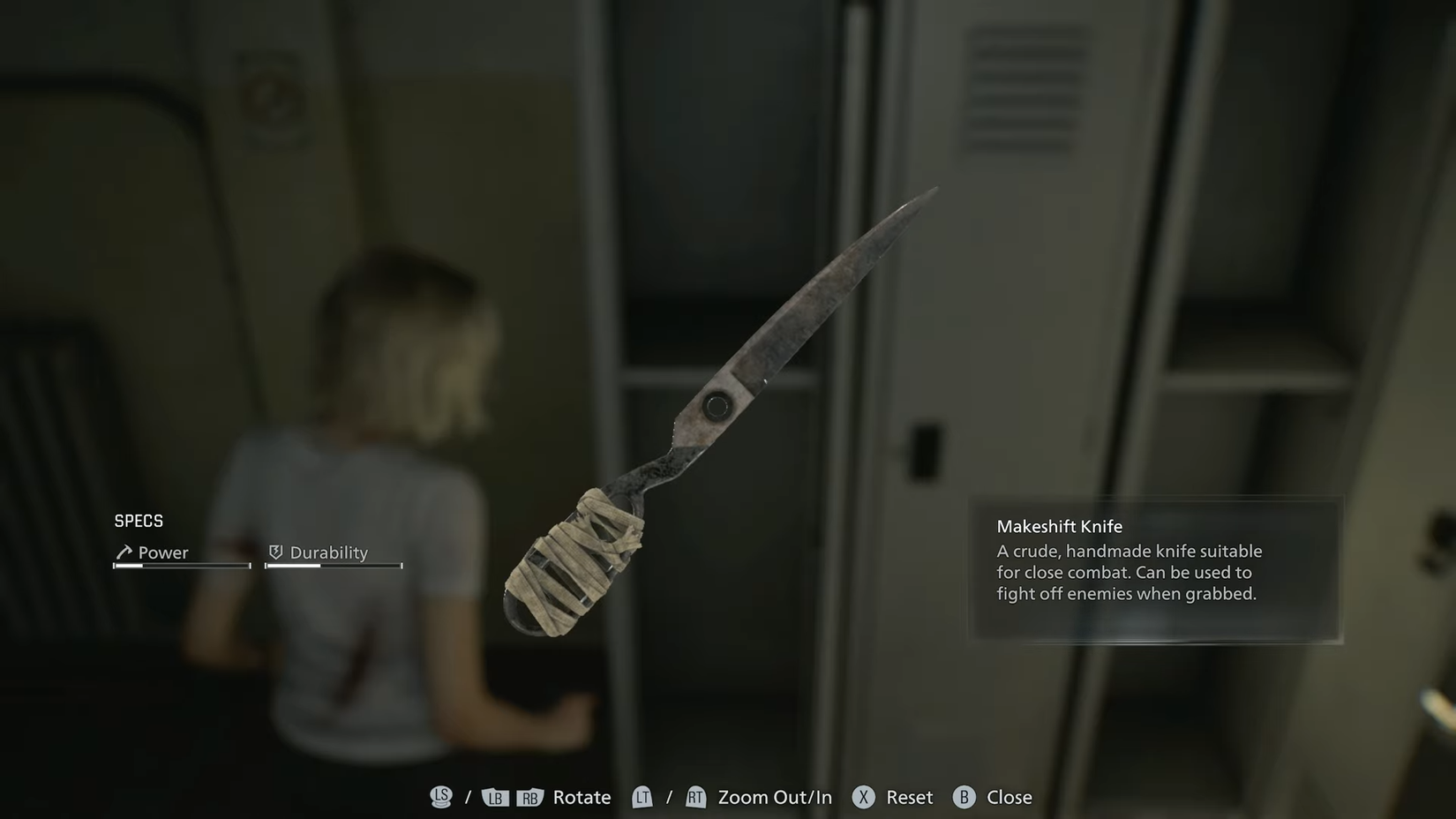Click the LT trigger icon
Image resolution: width=1456 pixels, height=819 pixels.
coord(642,797)
